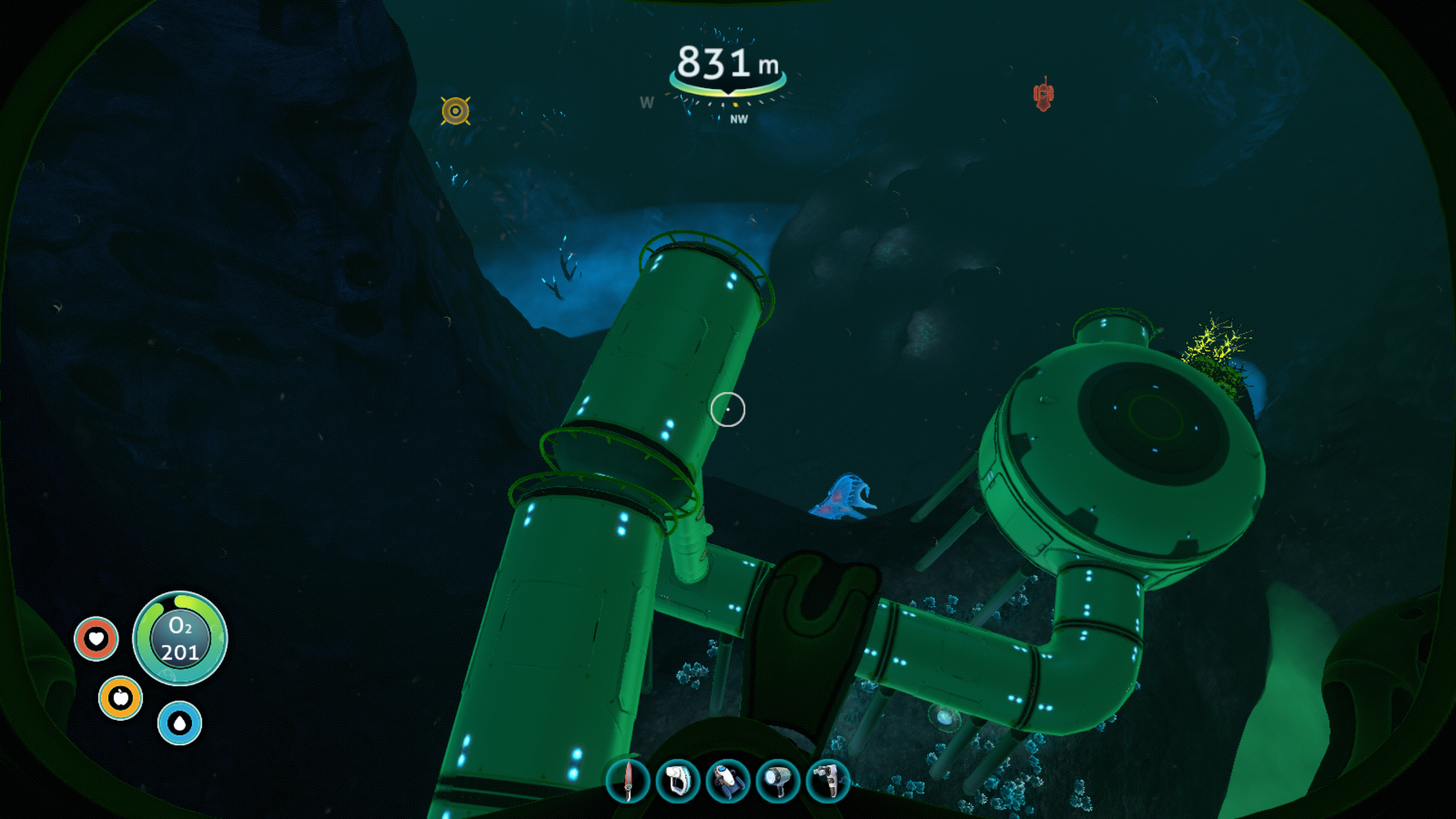Click the red vehicle ping marker
The width and height of the screenshot is (1456, 819).
[x=1043, y=94]
